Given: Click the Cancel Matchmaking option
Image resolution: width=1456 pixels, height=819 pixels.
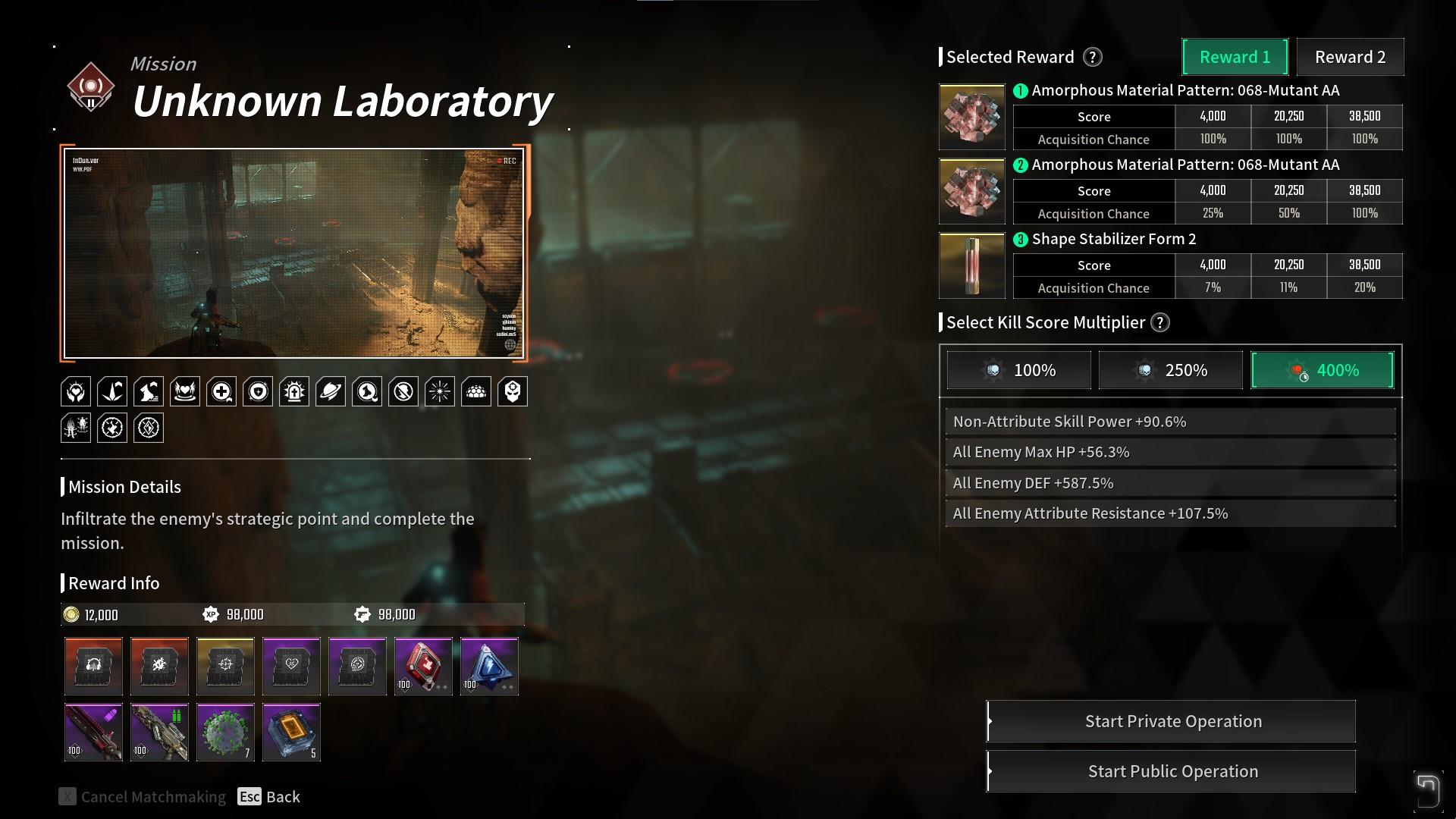Looking at the screenshot, I should click(143, 797).
